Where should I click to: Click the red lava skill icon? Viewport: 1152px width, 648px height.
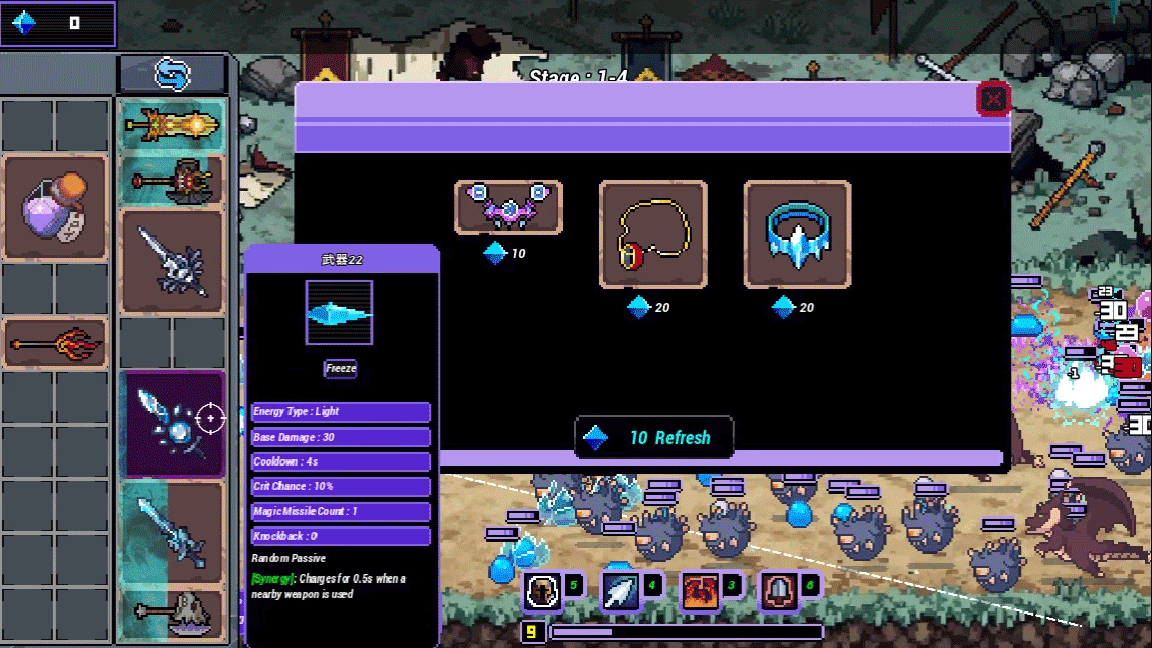coord(698,592)
